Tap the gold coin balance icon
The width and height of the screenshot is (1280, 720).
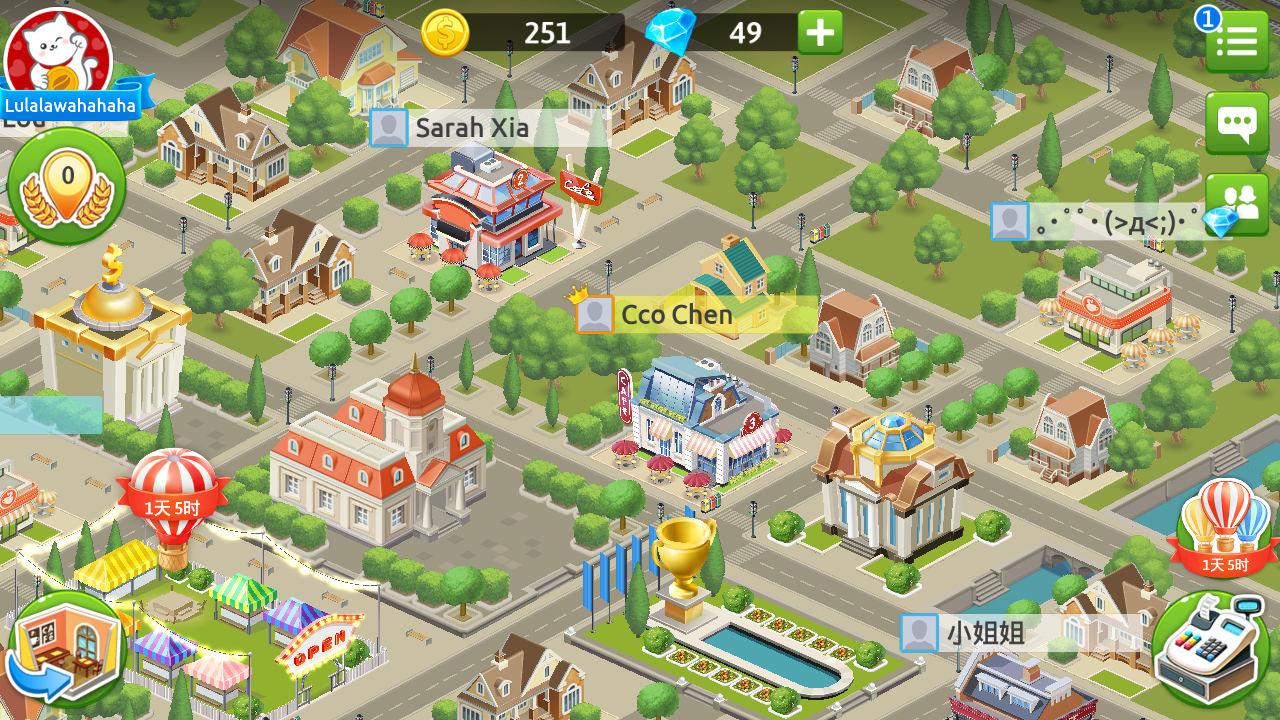pos(445,33)
